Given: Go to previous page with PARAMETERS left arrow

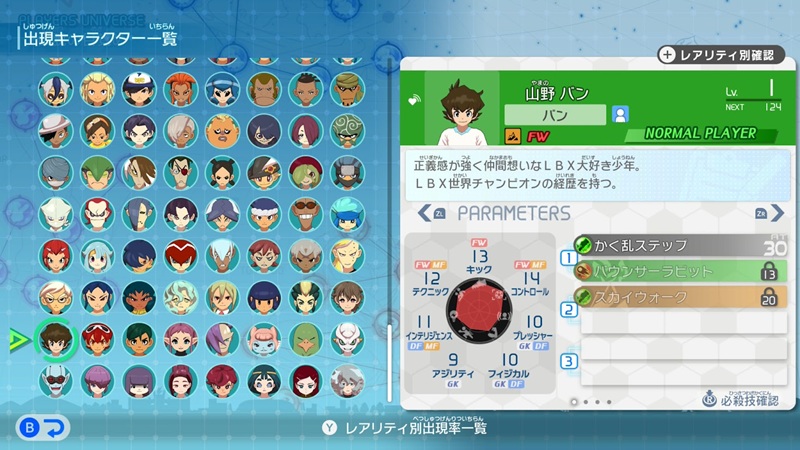Looking at the screenshot, I should 439,213.
